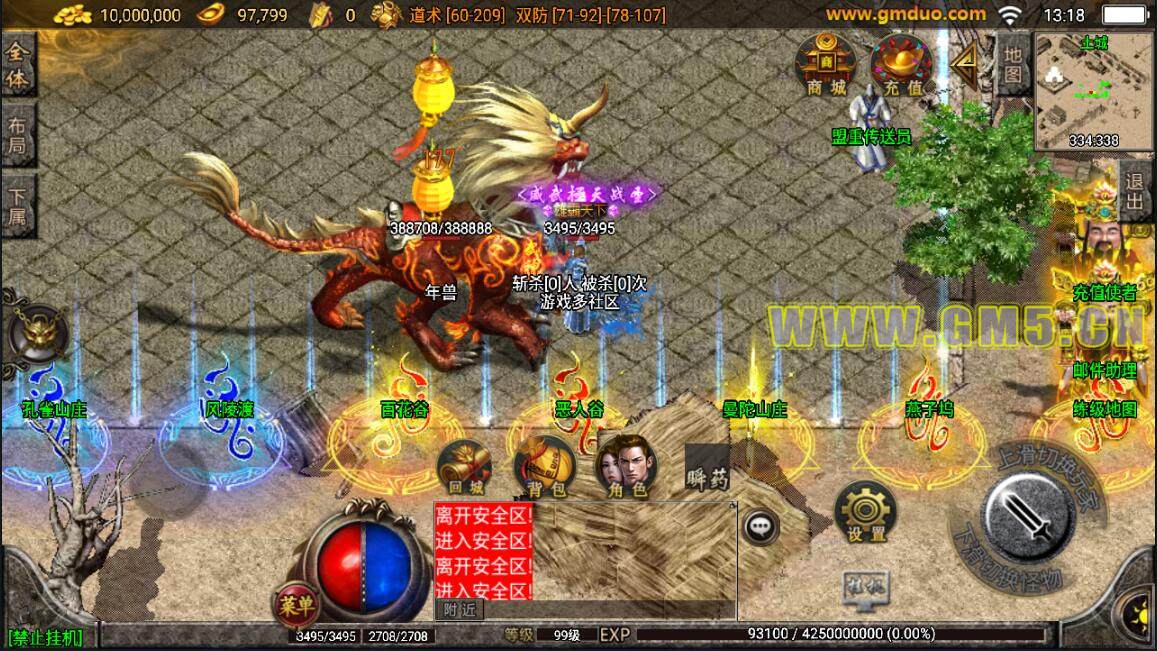Open the 菜单 menu button

[x=296, y=604]
